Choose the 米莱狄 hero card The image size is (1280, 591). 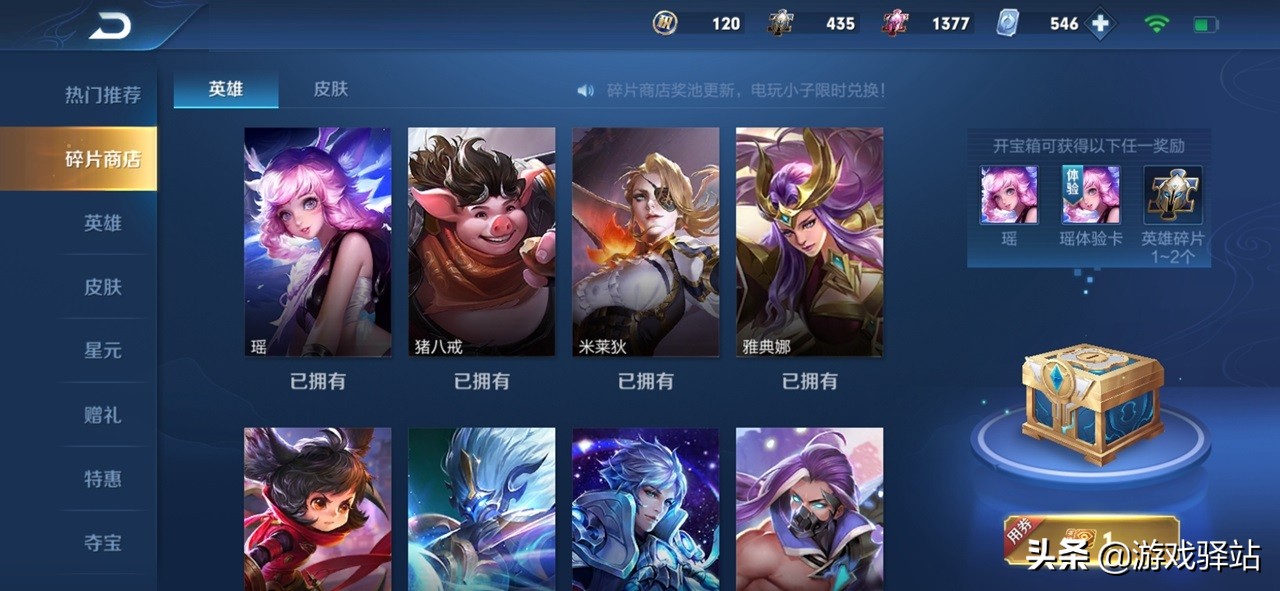pyautogui.click(x=646, y=241)
